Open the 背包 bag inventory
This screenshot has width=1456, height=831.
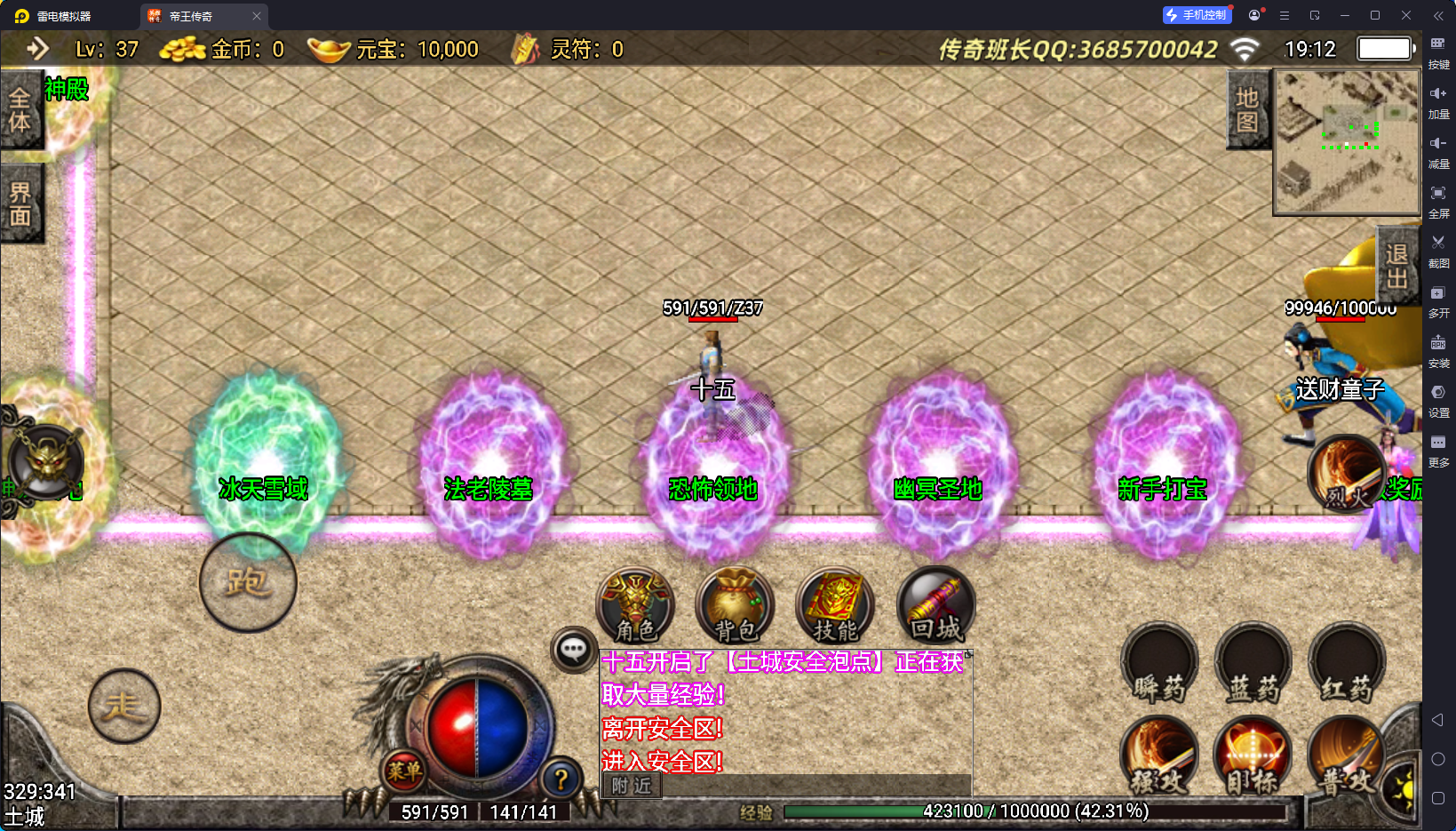click(x=735, y=605)
